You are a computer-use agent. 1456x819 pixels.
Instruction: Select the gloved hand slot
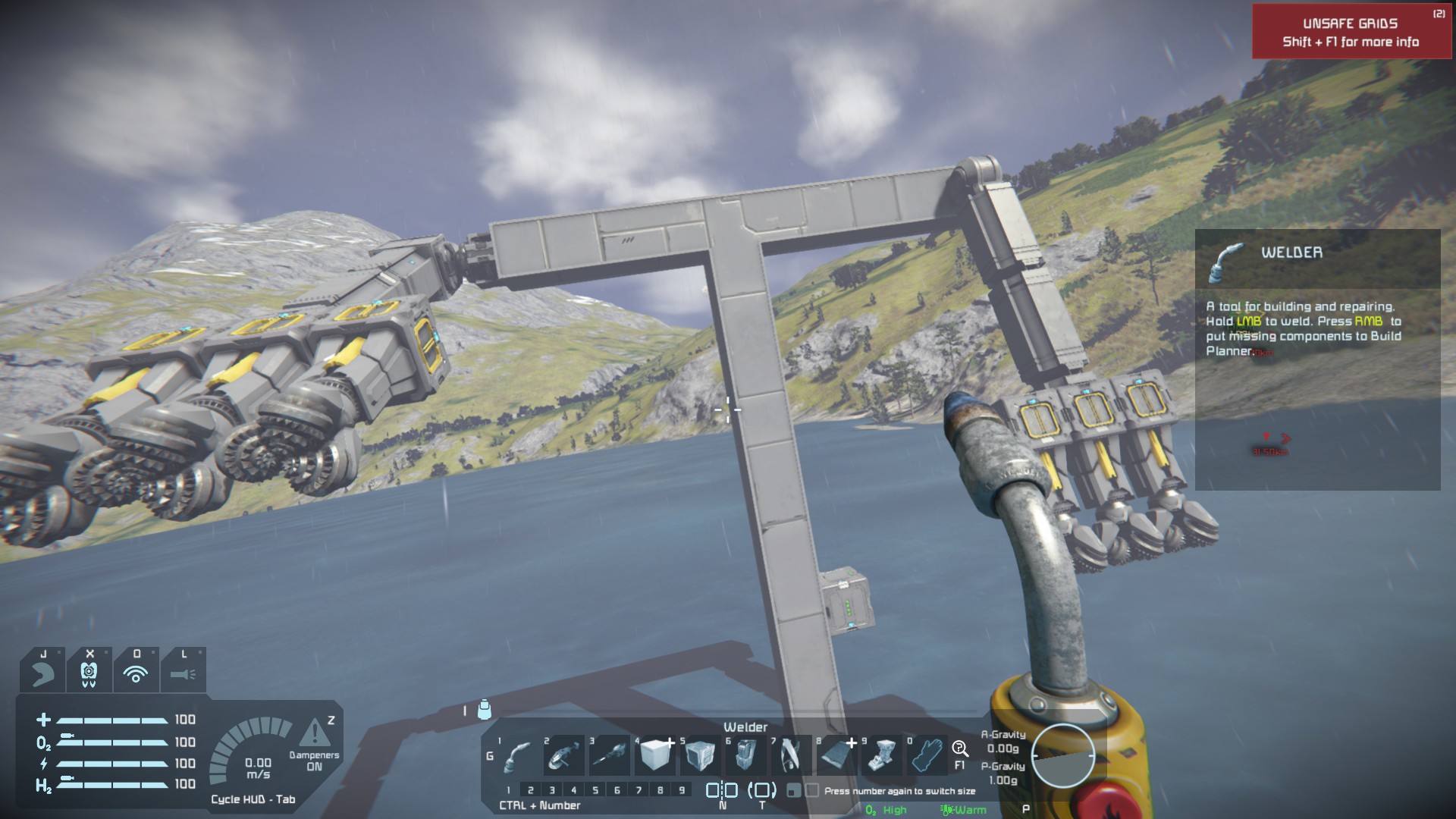(927, 755)
